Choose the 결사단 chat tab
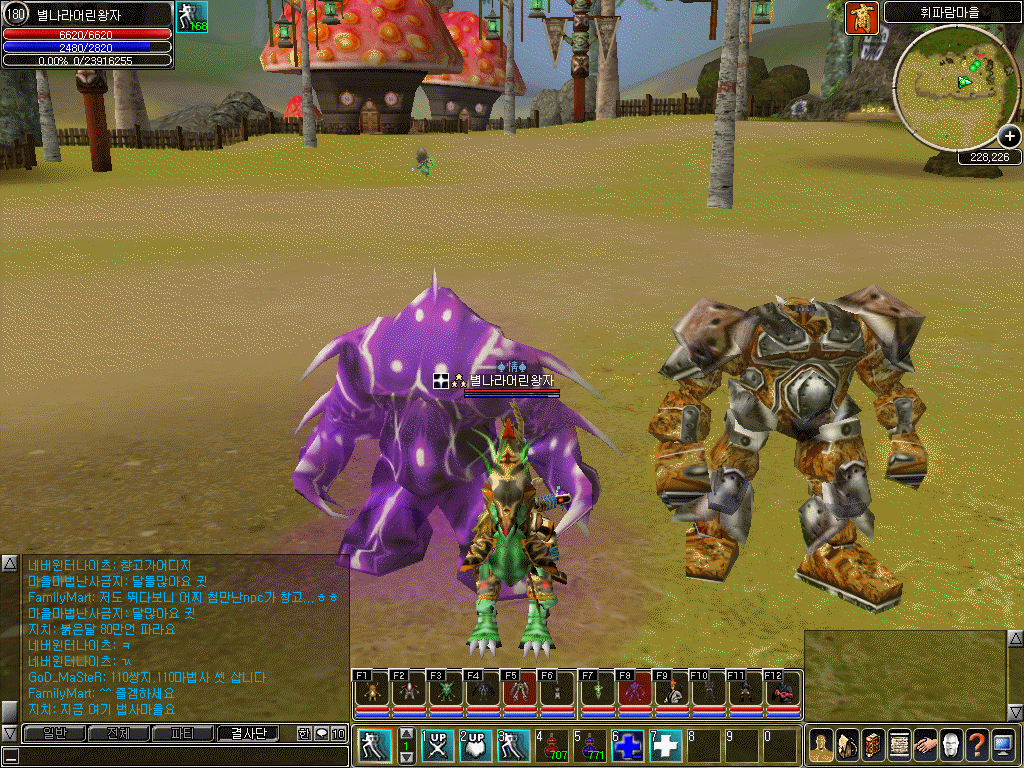1024x768 pixels. coord(247,734)
